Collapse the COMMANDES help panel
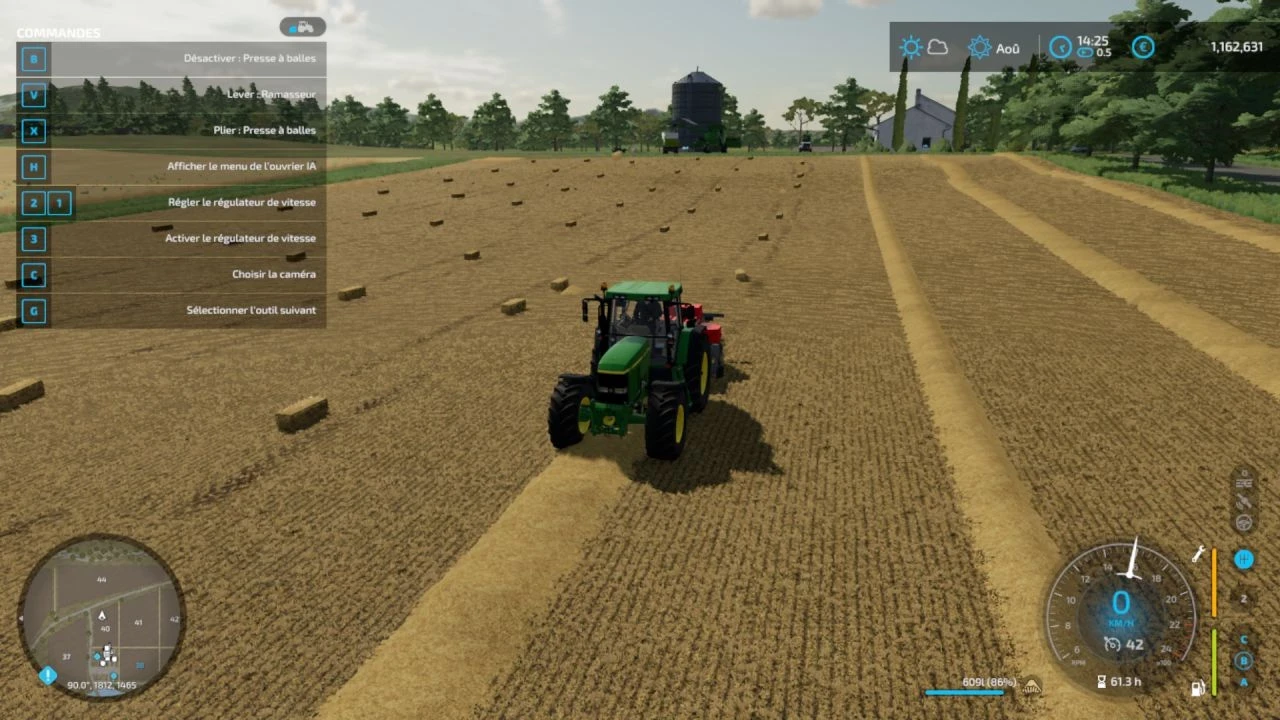This screenshot has width=1280, height=720. pos(57,32)
